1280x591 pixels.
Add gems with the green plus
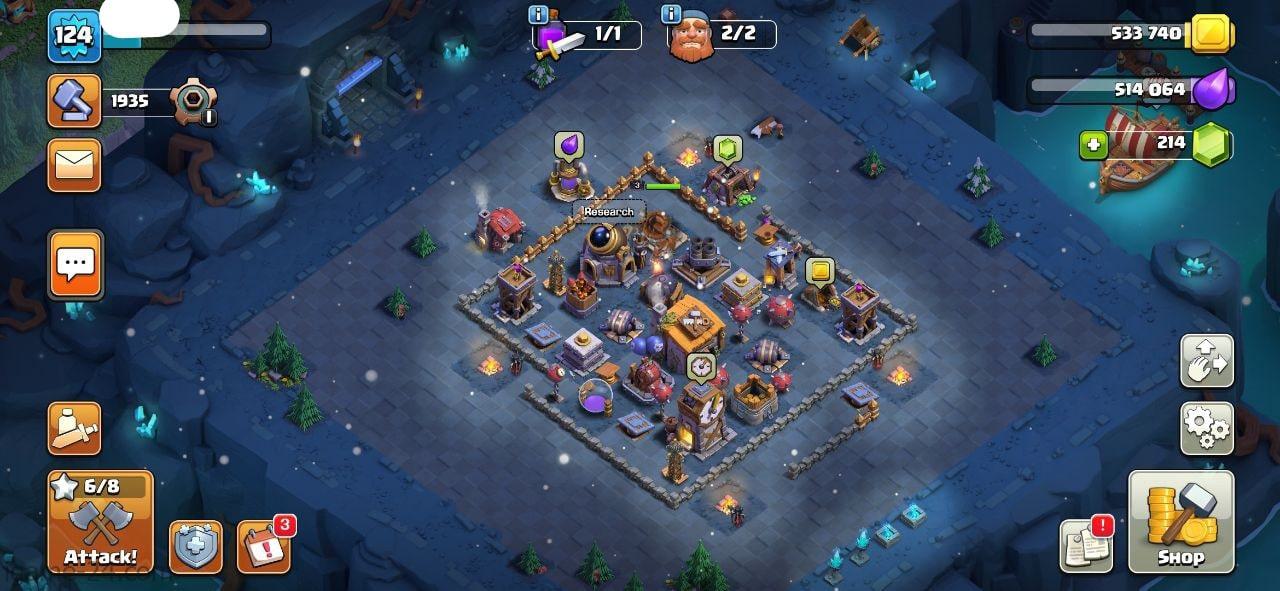[x=1094, y=145]
